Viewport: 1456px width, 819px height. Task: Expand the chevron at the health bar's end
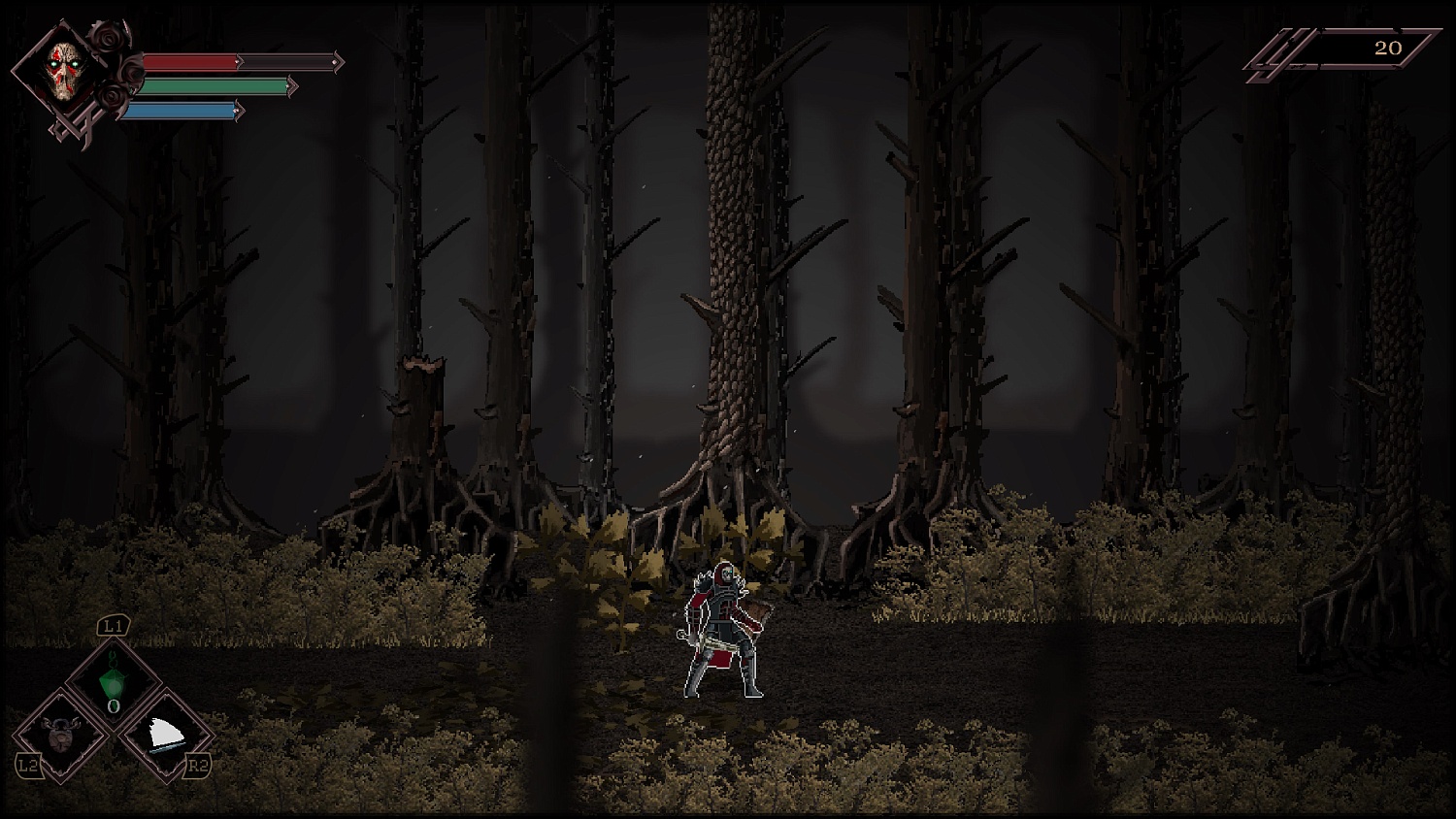(x=337, y=62)
